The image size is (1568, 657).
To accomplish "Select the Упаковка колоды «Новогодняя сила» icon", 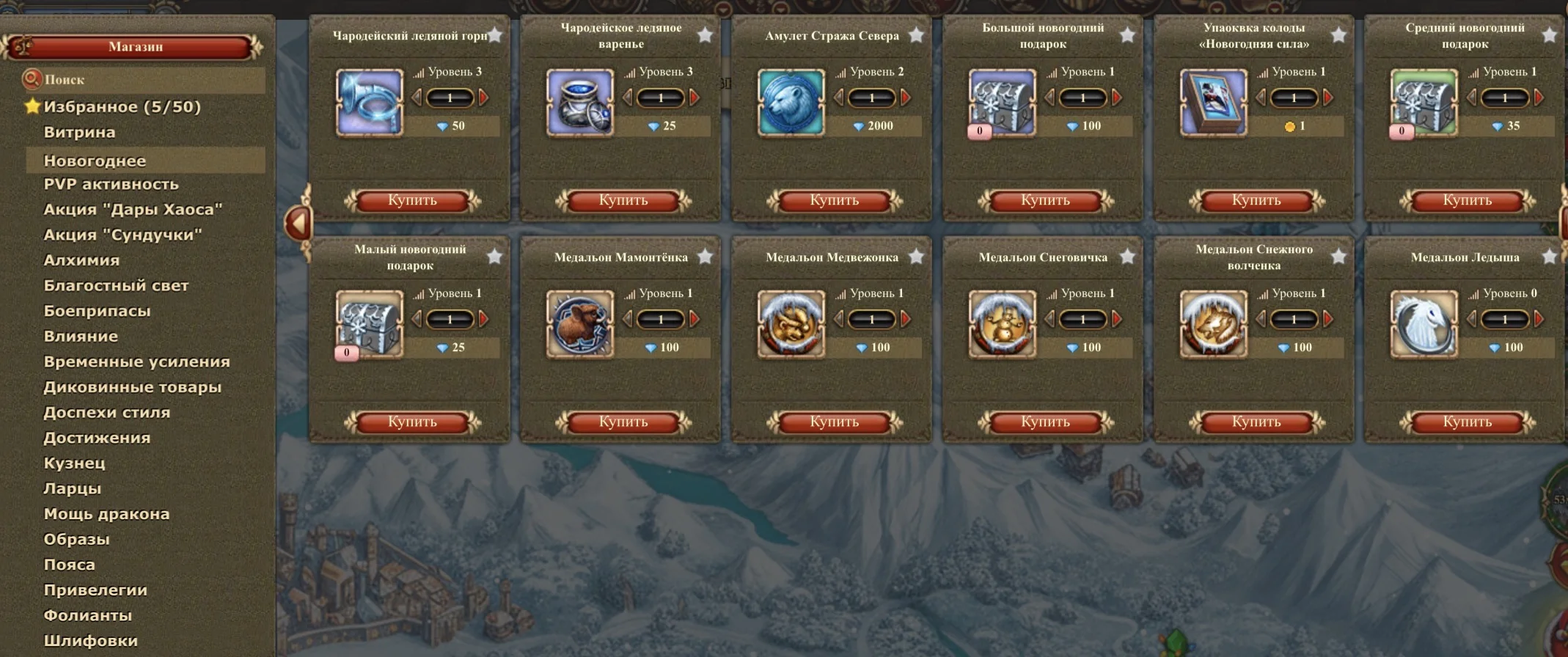I will pos(1213,103).
